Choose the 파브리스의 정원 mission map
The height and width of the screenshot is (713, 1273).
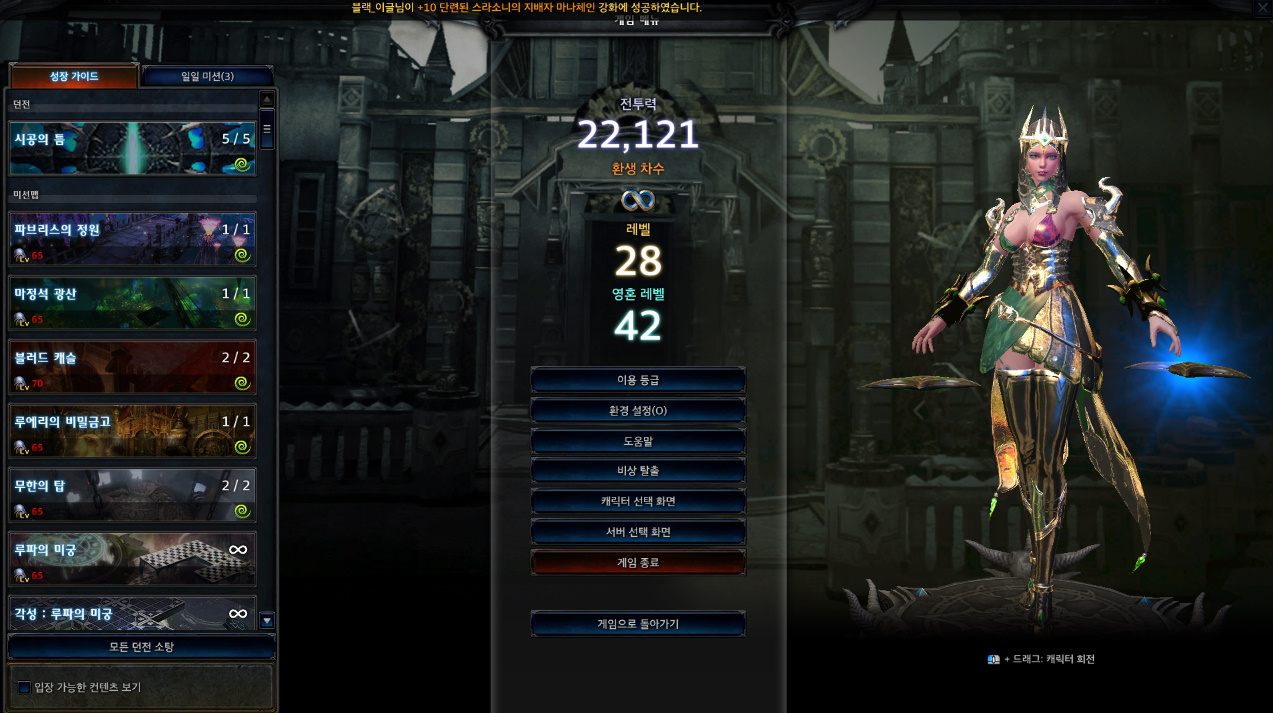coord(132,240)
